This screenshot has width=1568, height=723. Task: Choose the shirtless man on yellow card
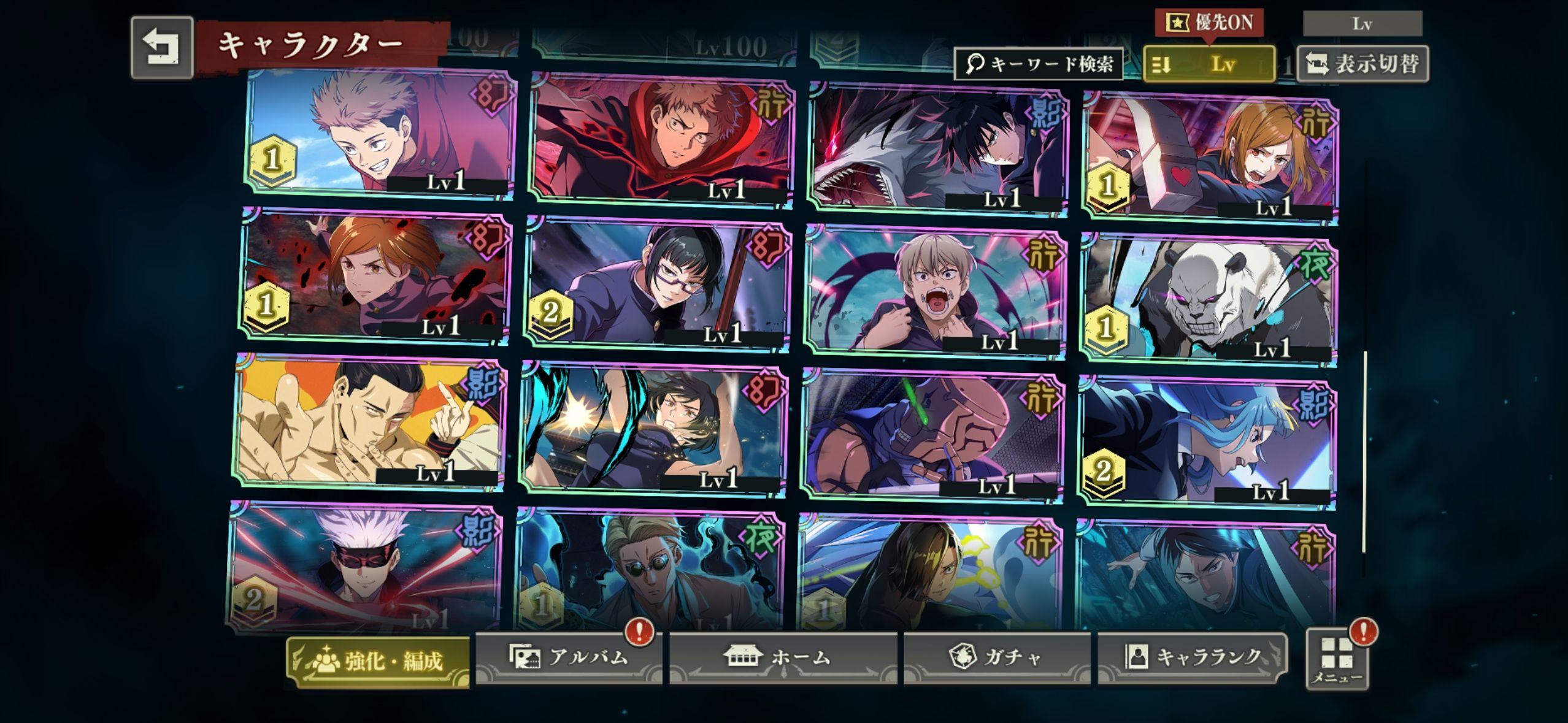369,422
